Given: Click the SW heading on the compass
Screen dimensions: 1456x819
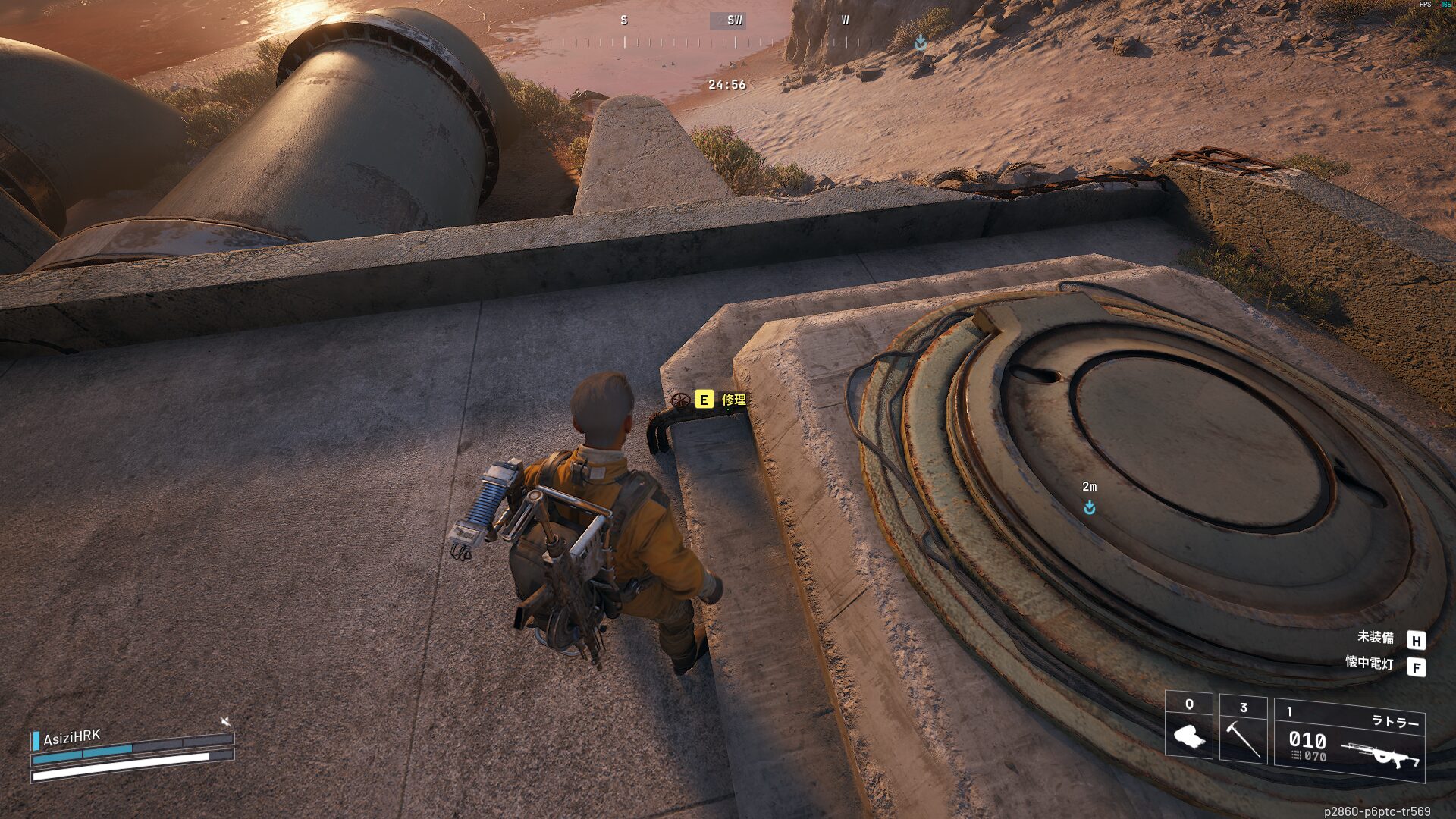Looking at the screenshot, I should click(x=734, y=20).
